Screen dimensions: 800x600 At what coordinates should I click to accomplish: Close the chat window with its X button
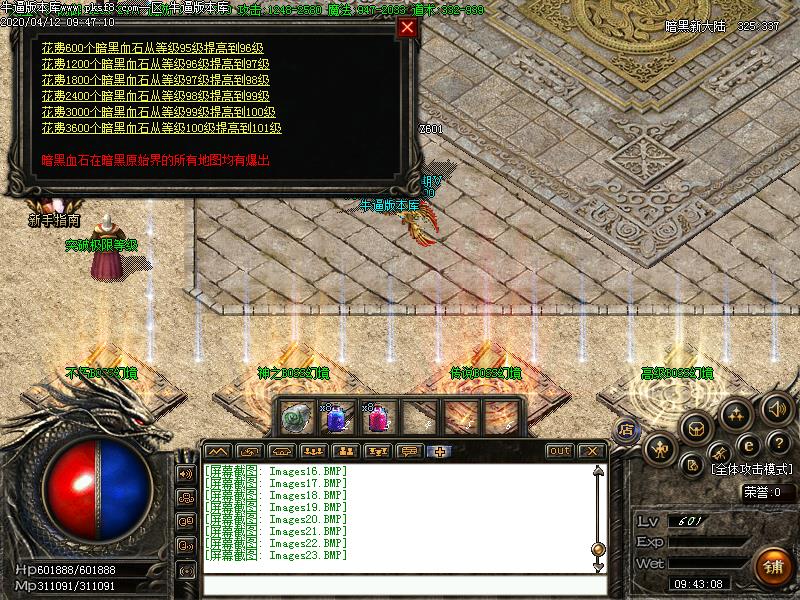tap(592, 451)
